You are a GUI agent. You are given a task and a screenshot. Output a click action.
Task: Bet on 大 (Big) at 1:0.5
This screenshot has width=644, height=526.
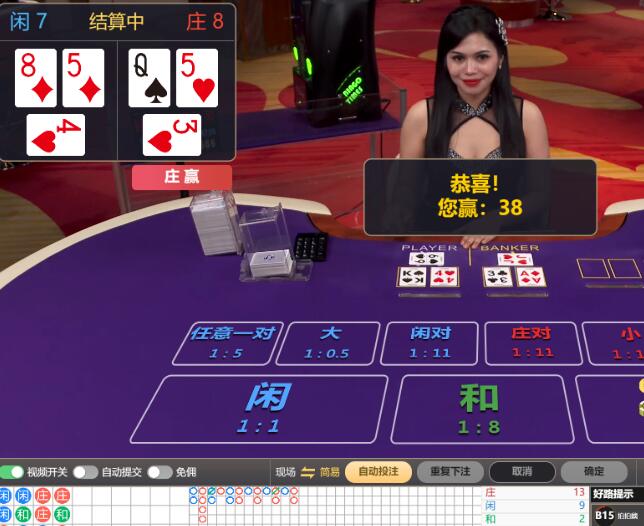(328, 342)
